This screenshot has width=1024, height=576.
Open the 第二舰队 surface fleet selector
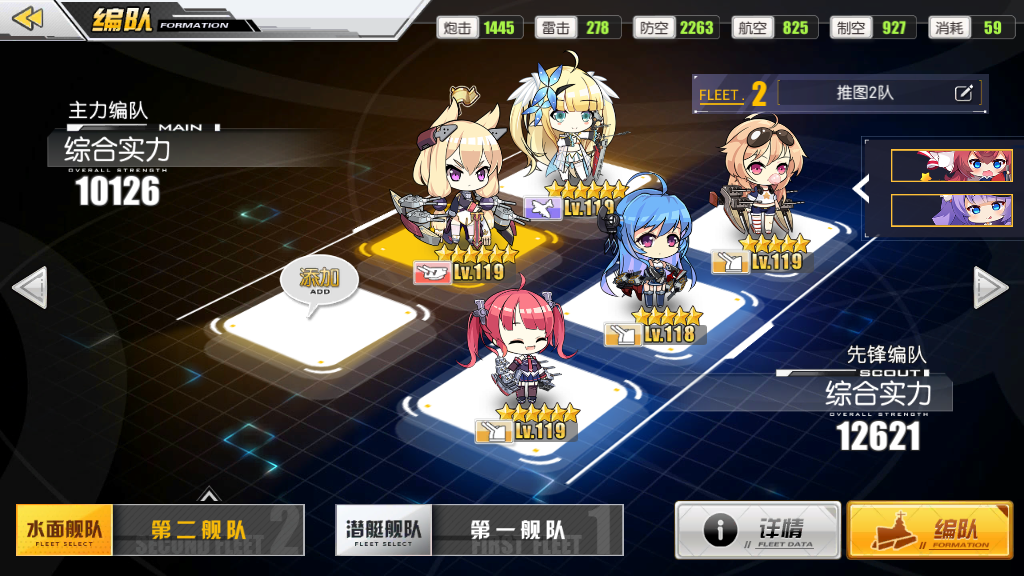[207, 530]
